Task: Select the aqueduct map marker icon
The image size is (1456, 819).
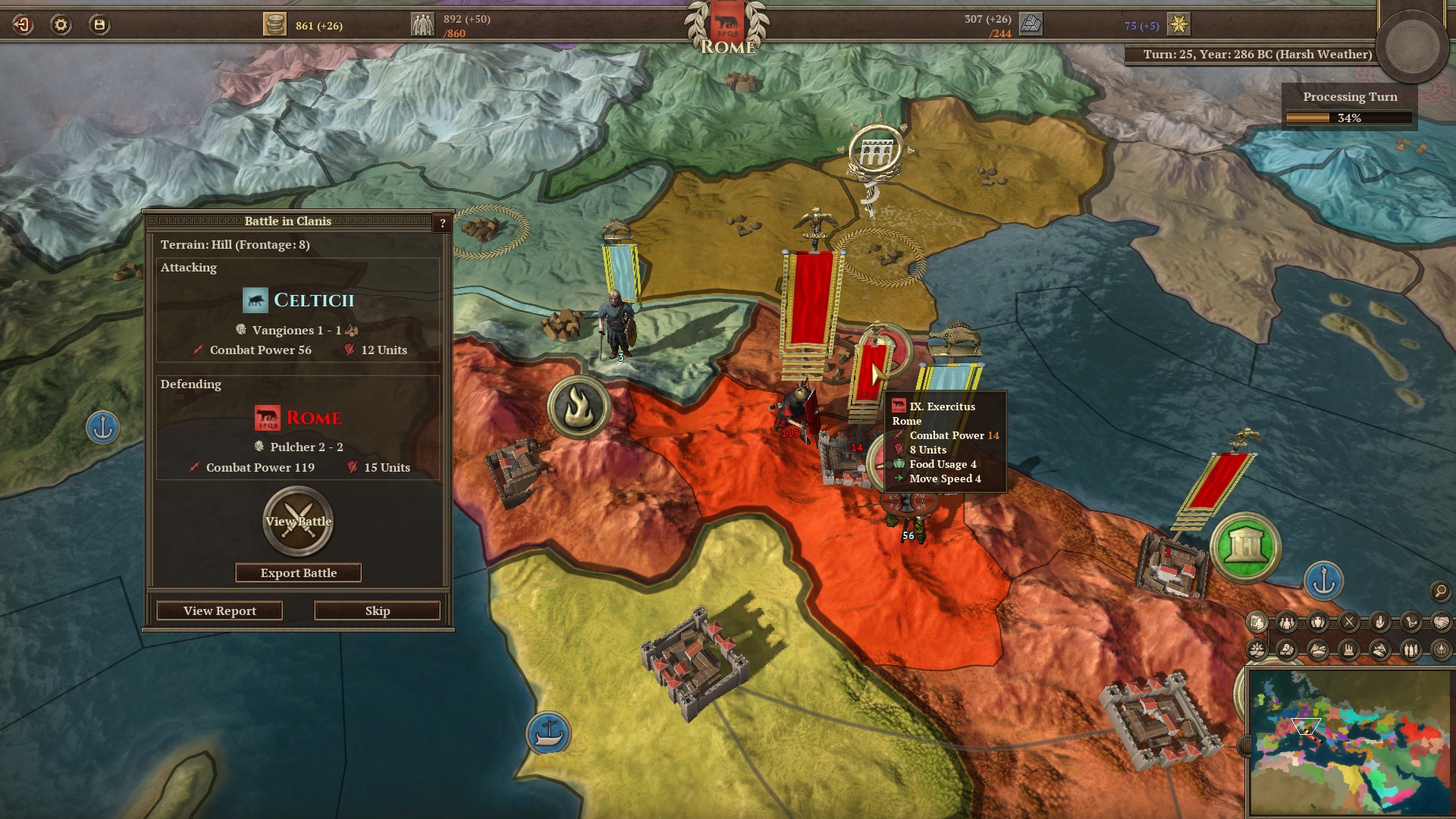Action: [875, 152]
